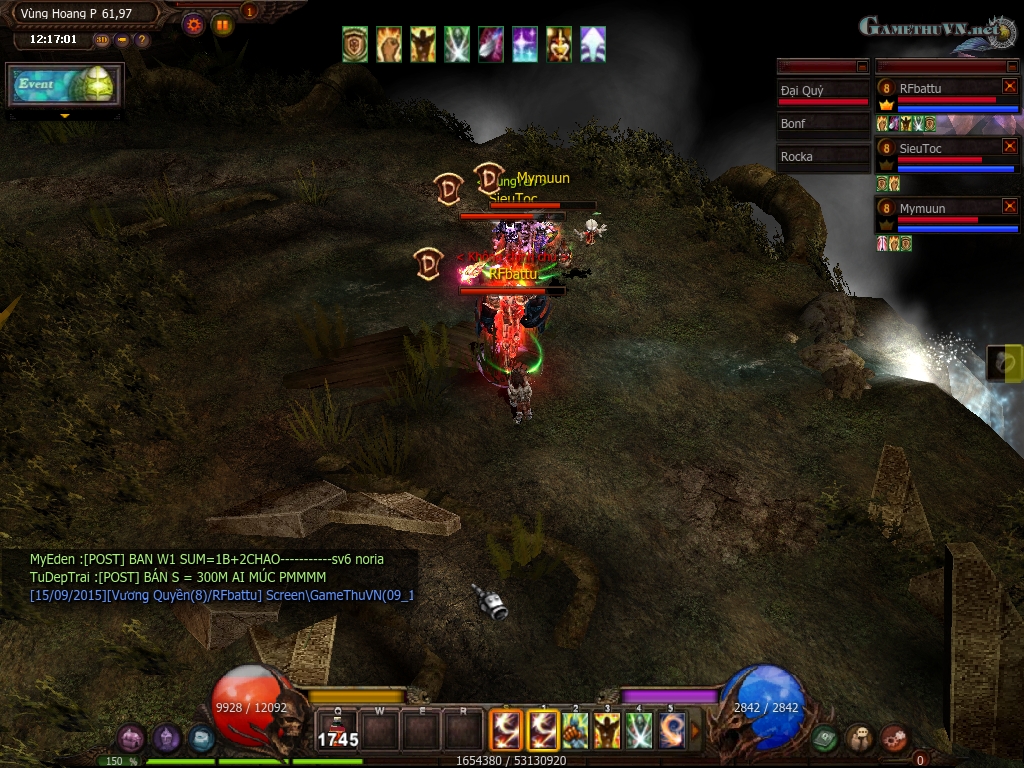Activate the swirl skill in slot 5
This screenshot has height=768, width=1024.
[672, 730]
